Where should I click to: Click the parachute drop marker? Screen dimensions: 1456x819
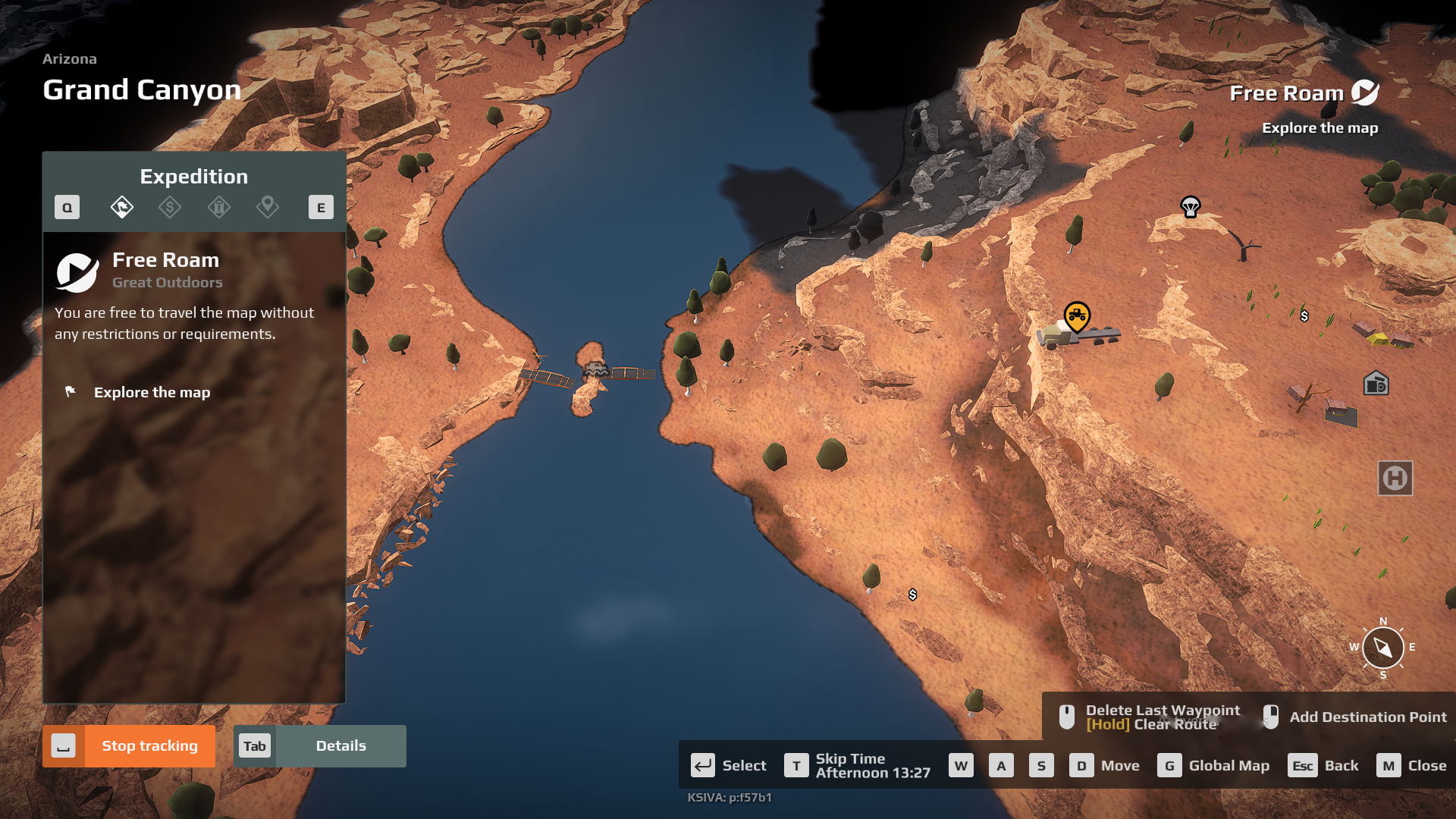coord(1191,206)
